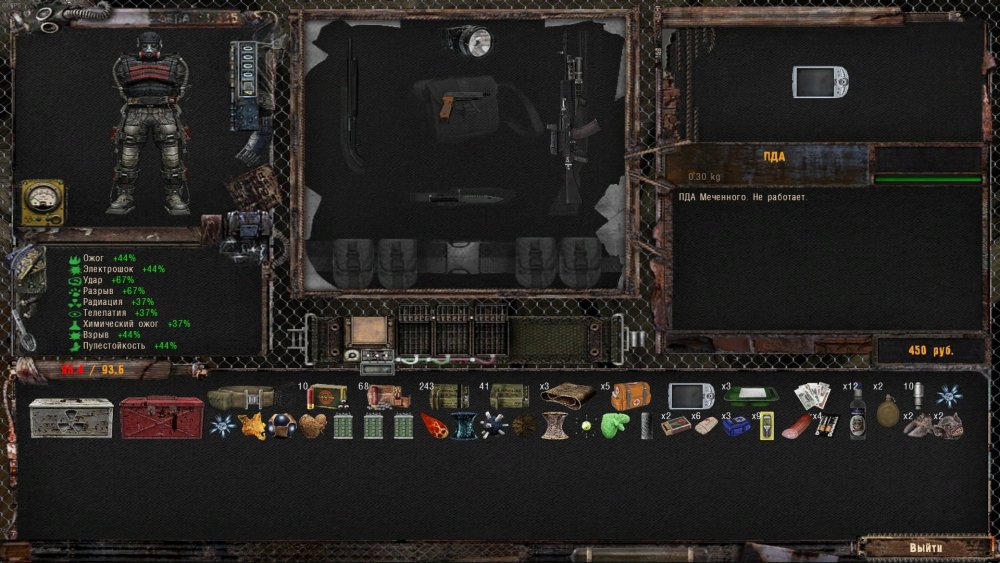This screenshot has width=1000, height=563.
Task: Select the PDA device in inventory
Action: point(691,397)
